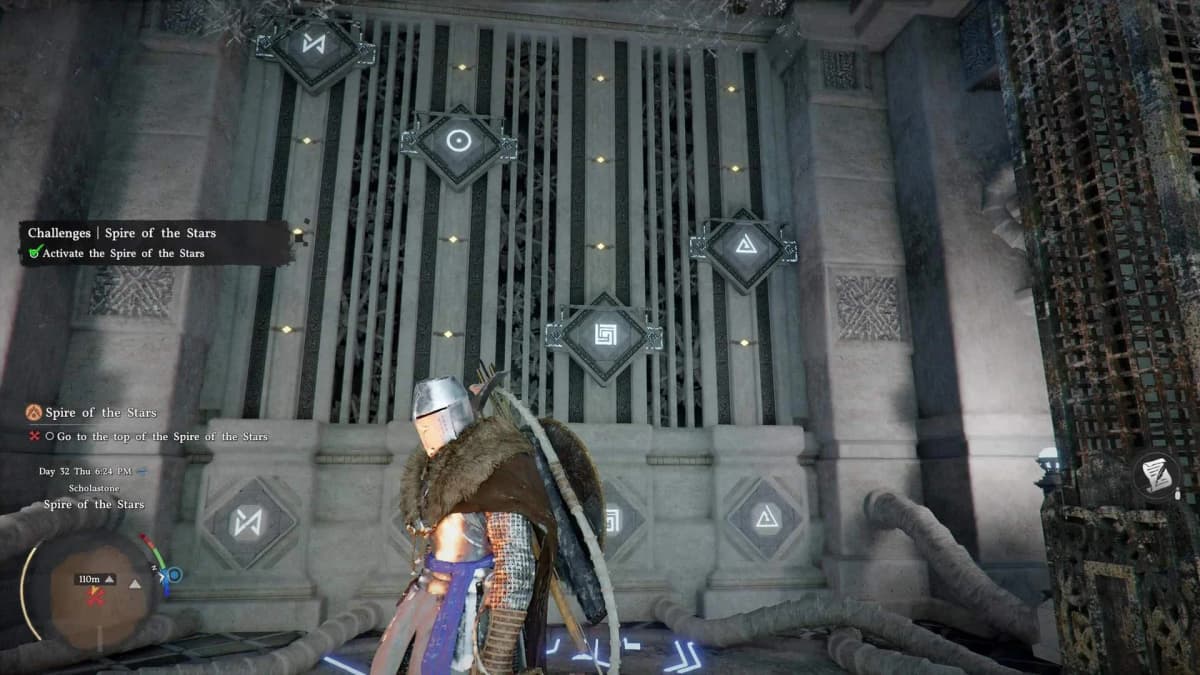Open the journal scroll icon
The width and height of the screenshot is (1200, 675).
tap(1158, 475)
